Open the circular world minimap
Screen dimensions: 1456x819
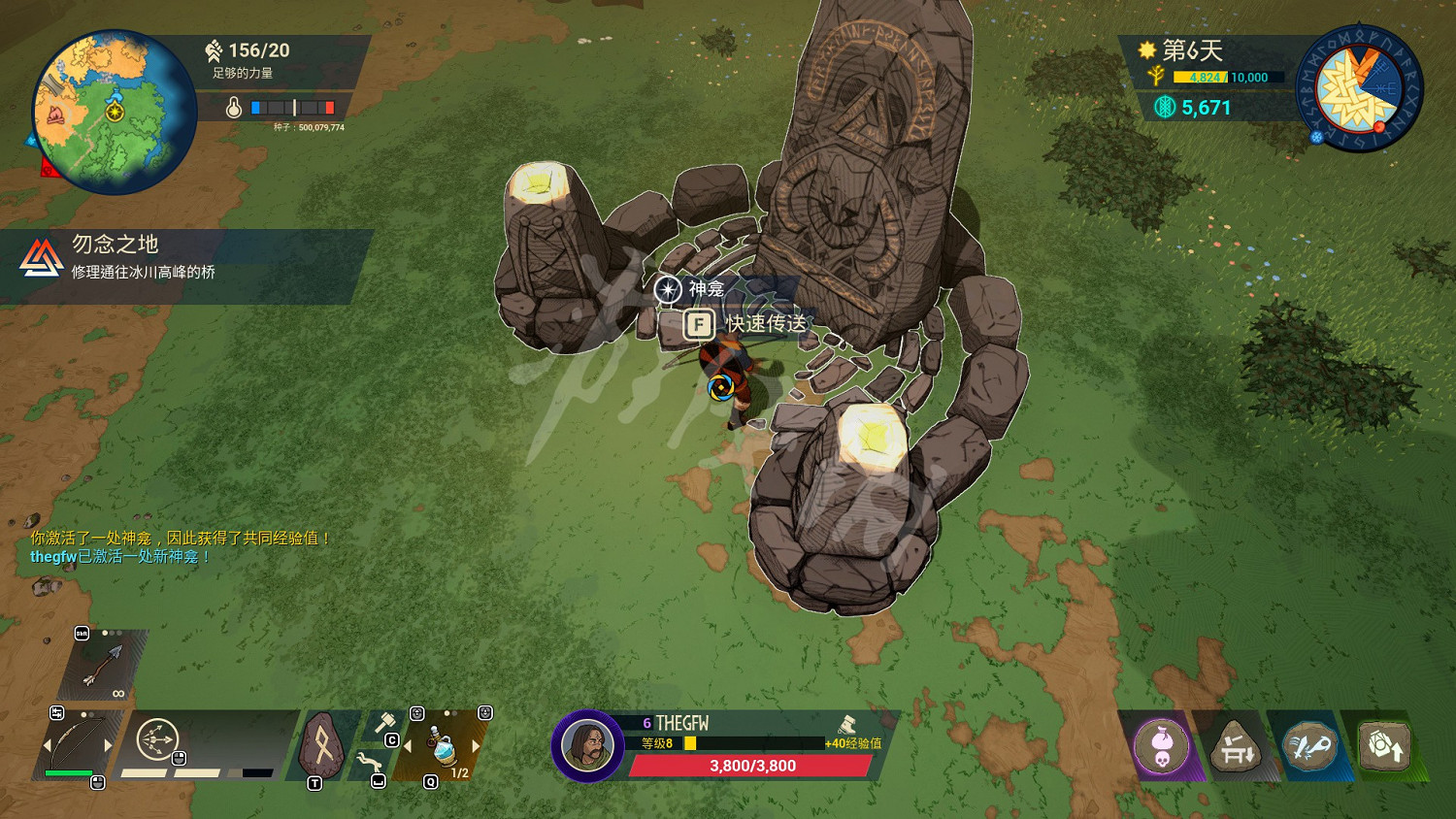click(x=114, y=112)
